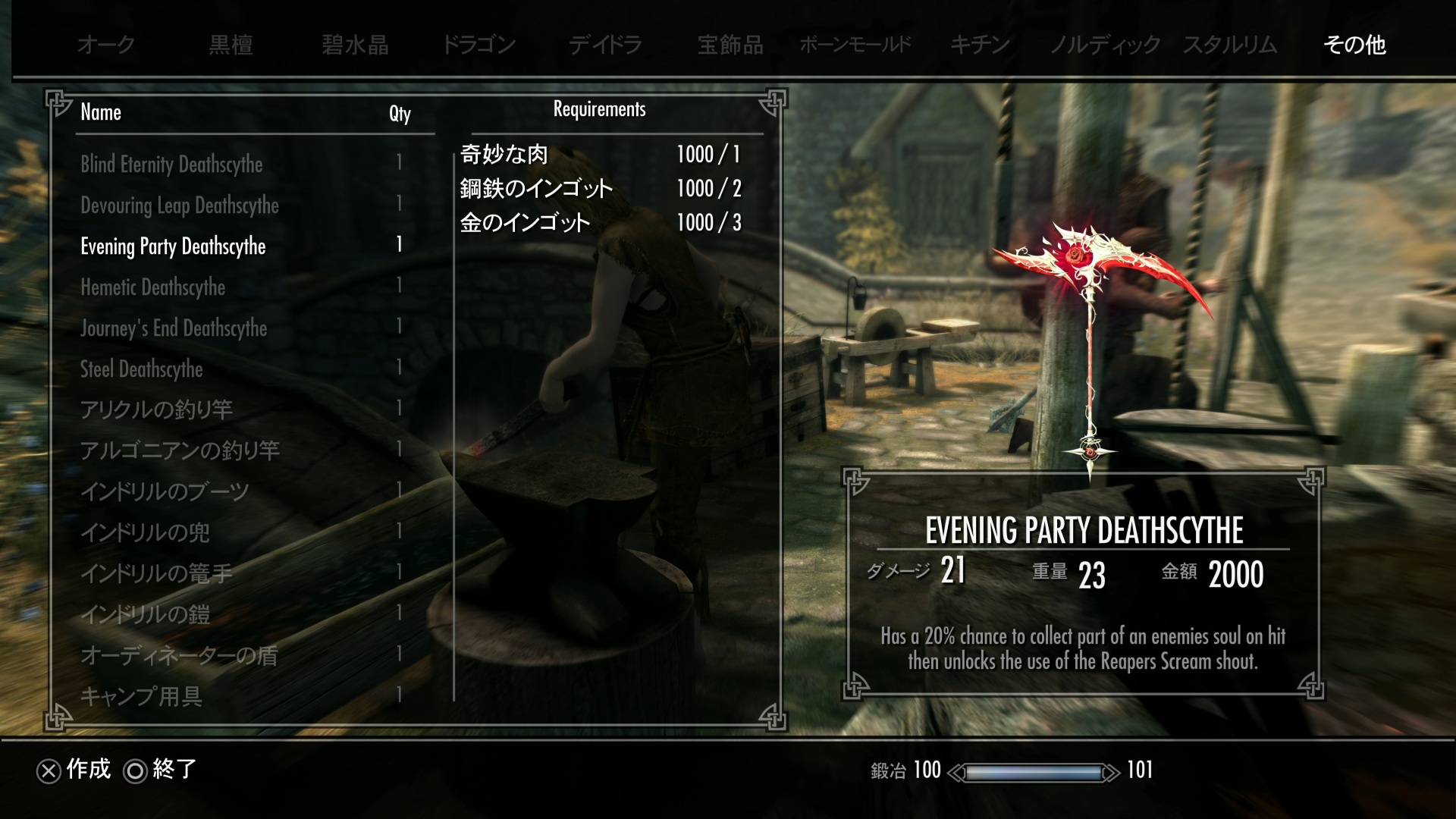The height and width of the screenshot is (819, 1456).
Task: Select the オーディネーターの盾 recipe
Action: (x=179, y=655)
